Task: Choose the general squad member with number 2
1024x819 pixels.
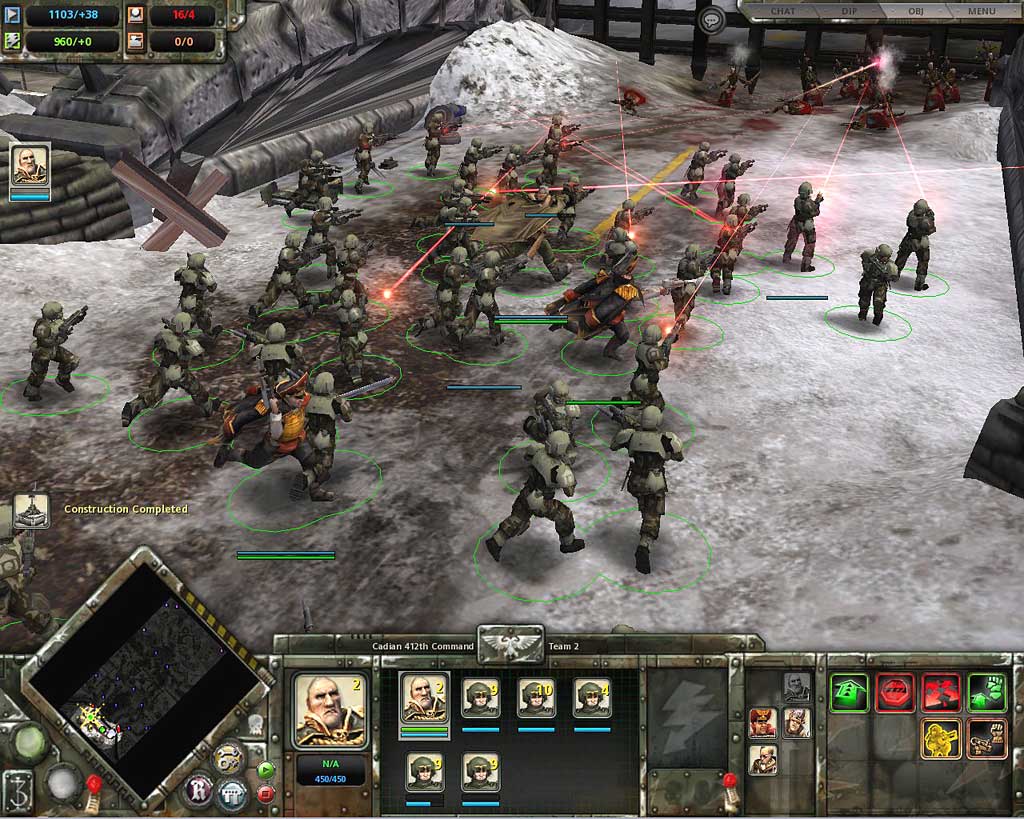Action: coord(424,697)
